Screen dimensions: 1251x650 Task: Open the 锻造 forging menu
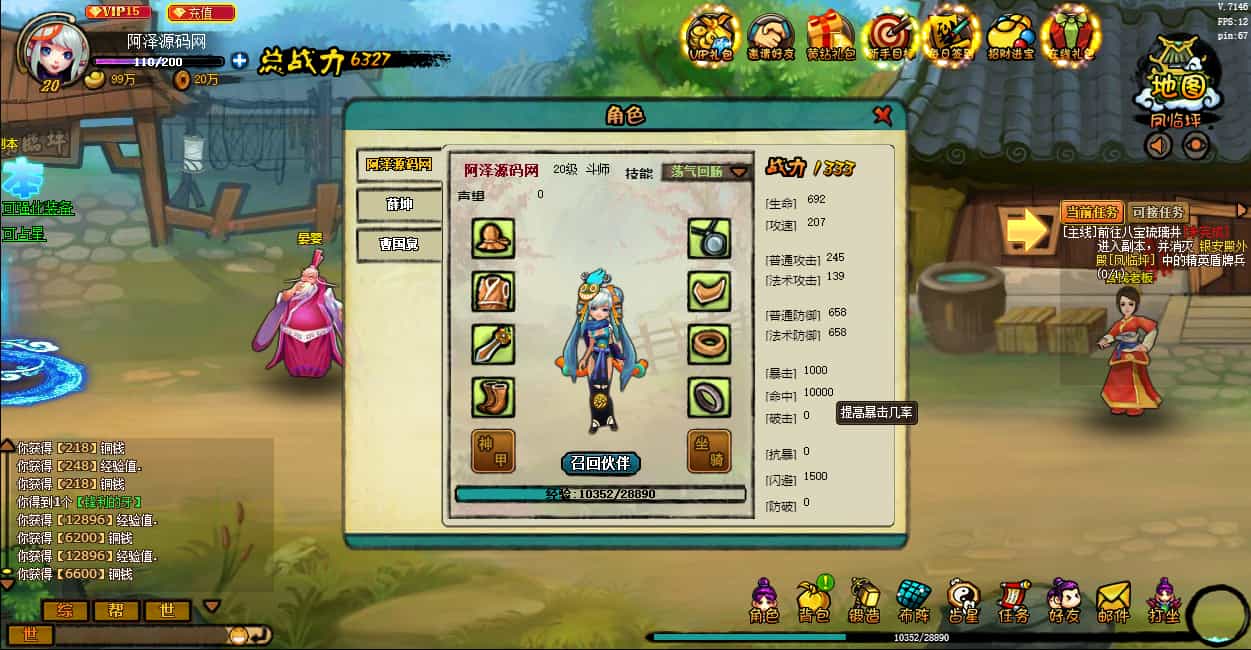pos(864,602)
